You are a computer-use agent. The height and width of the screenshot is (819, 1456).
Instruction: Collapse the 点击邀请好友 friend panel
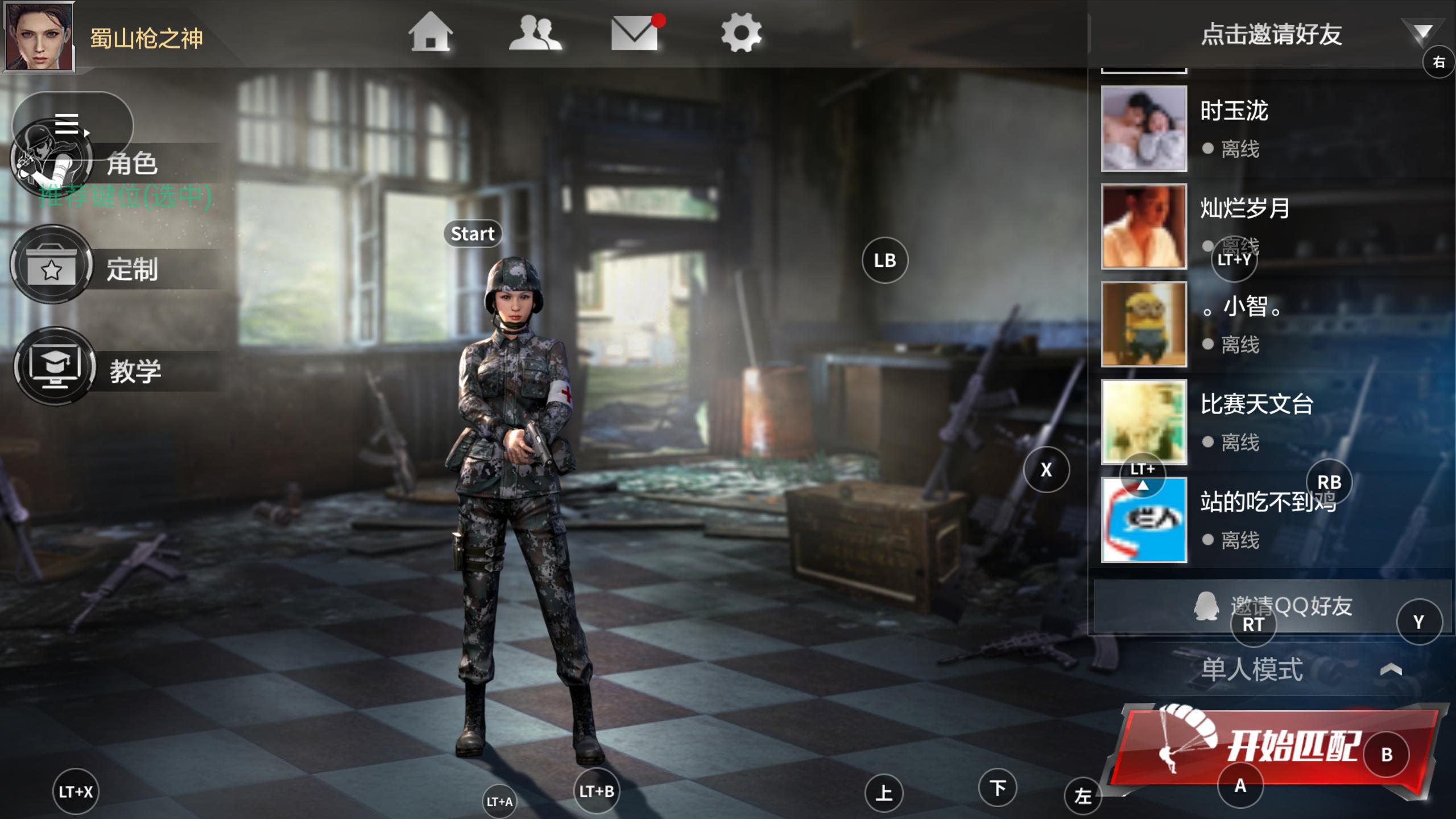click(1422, 33)
